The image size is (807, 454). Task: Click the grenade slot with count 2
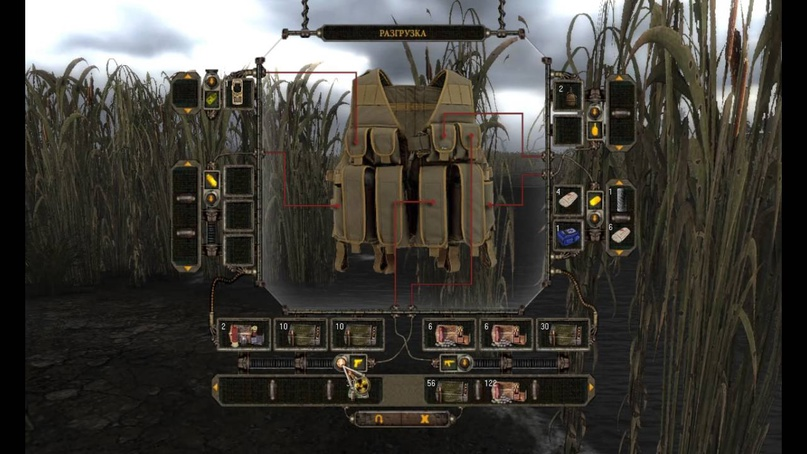[x=569, y=94]
